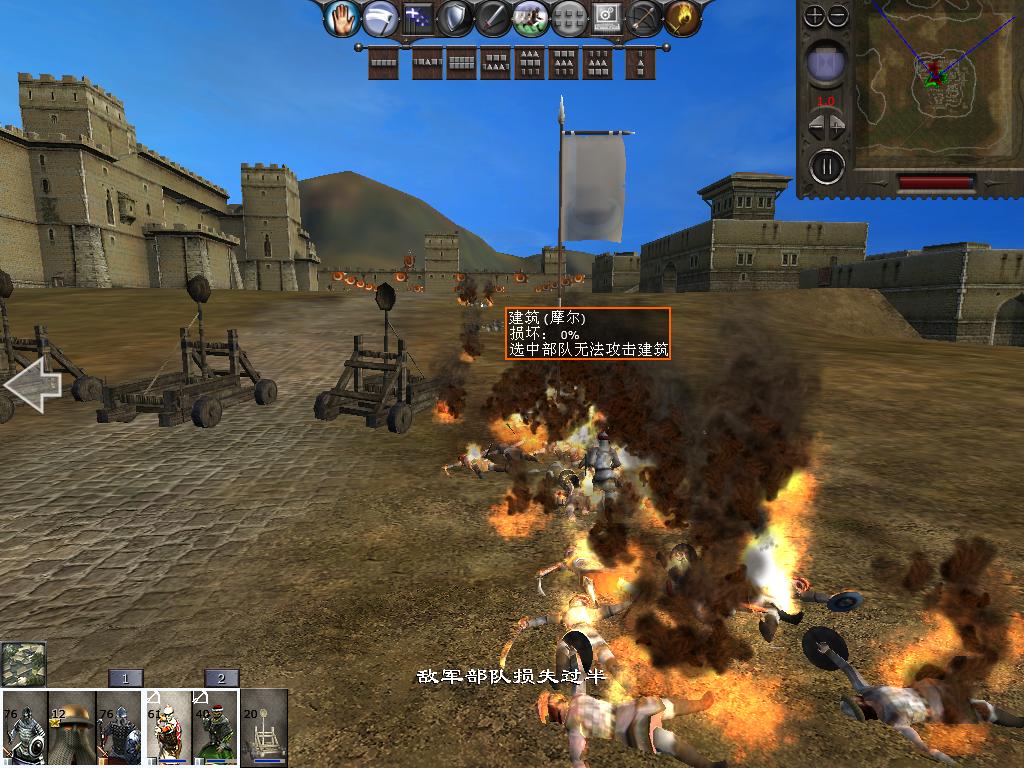Click the group formation grid button
This screenshot has width=1024, height=768.
[x=568, y=17]
